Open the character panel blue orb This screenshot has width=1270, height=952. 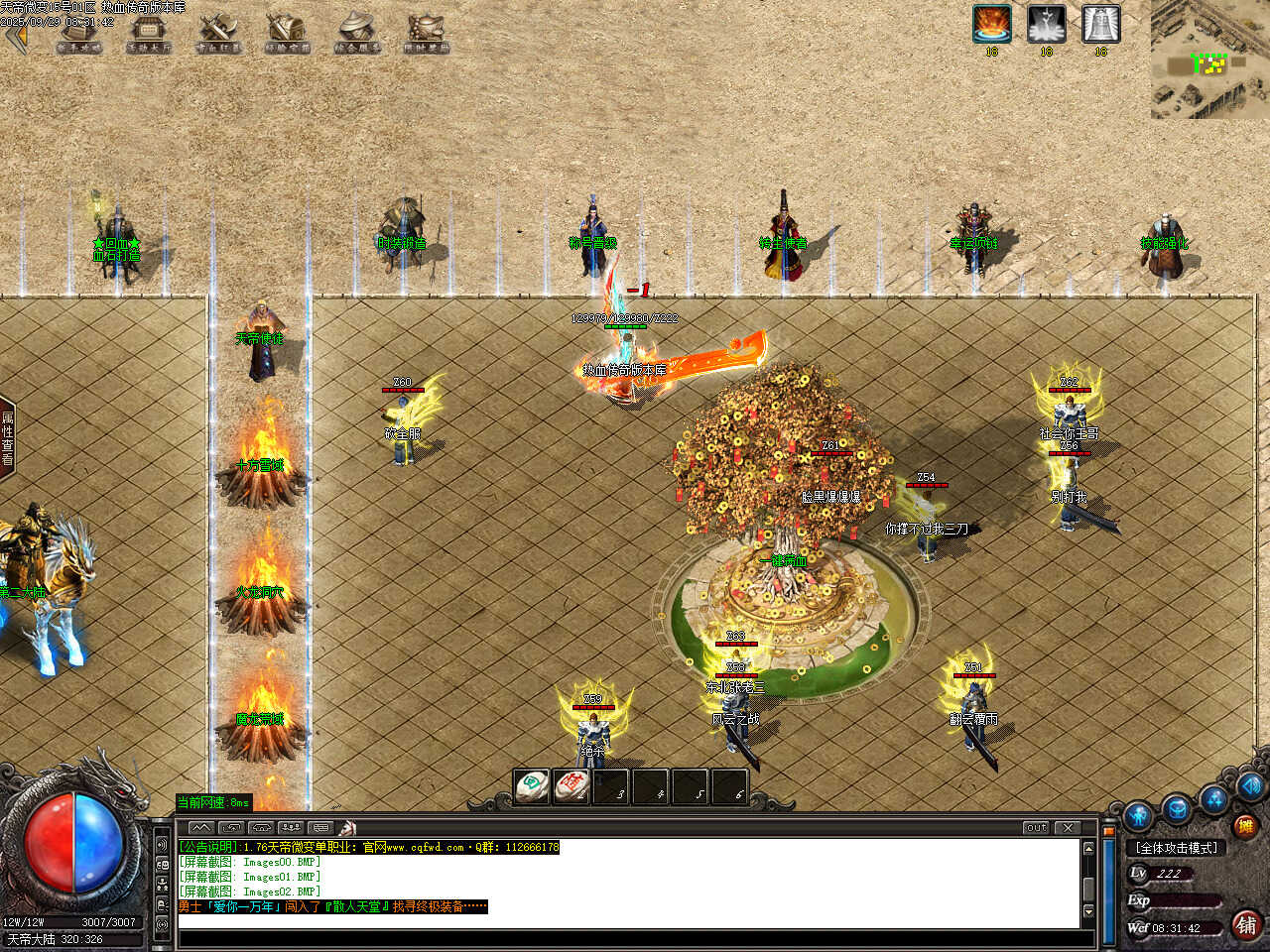click(1138, 817)
